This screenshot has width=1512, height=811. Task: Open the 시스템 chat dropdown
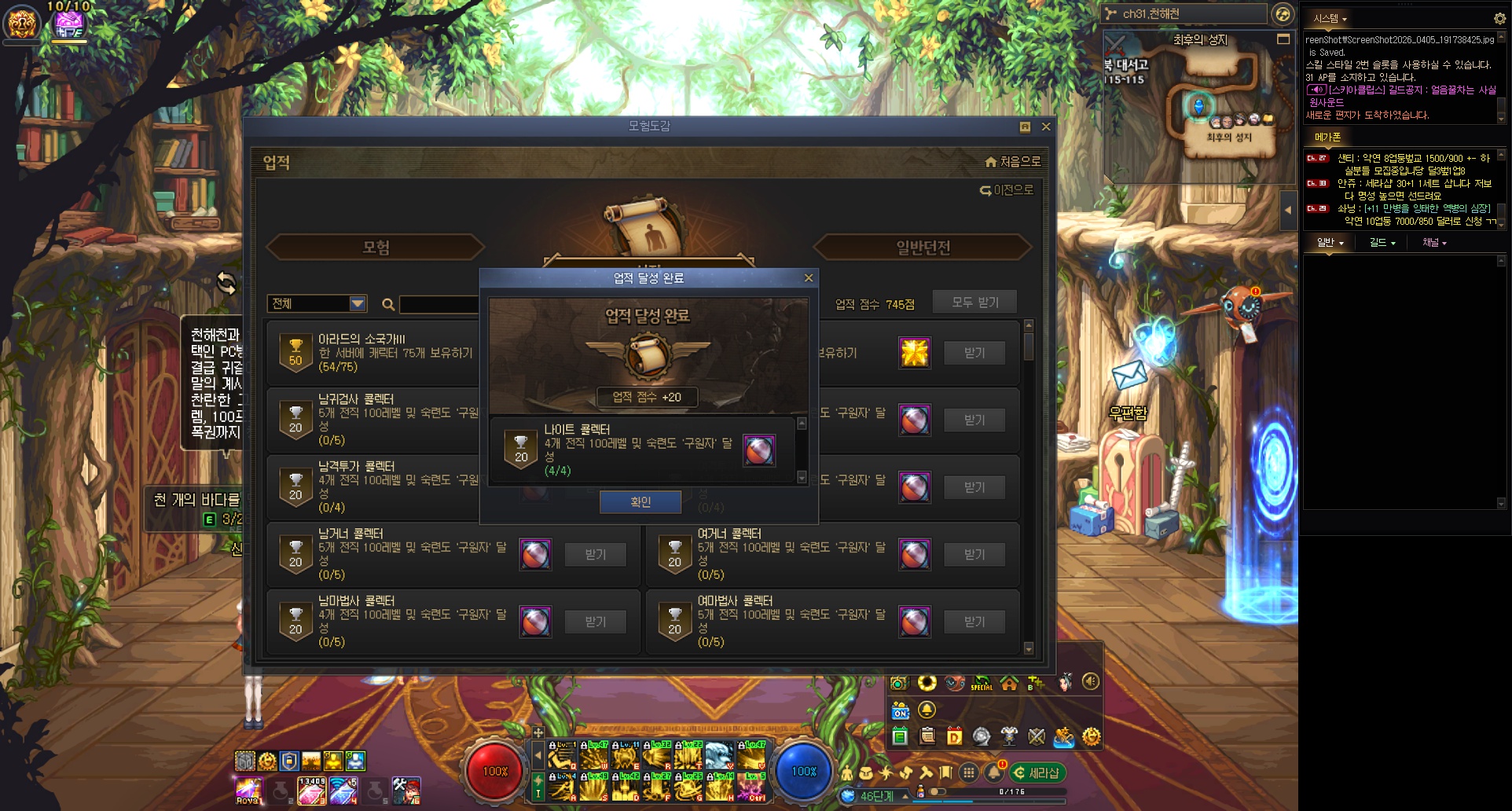click(1330, 19)
